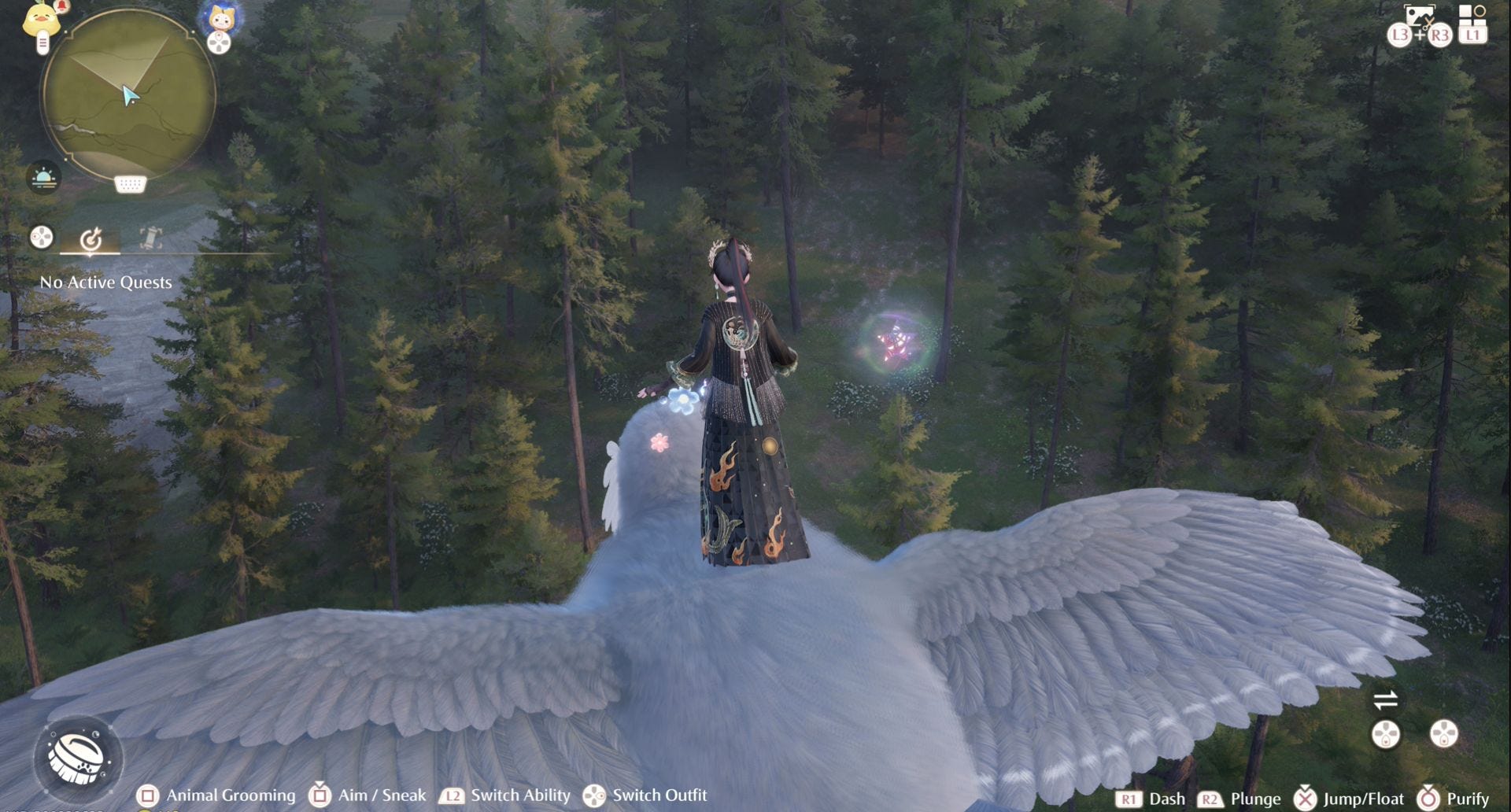Switch to the scroll tracker tab

(x=150, y=237)
